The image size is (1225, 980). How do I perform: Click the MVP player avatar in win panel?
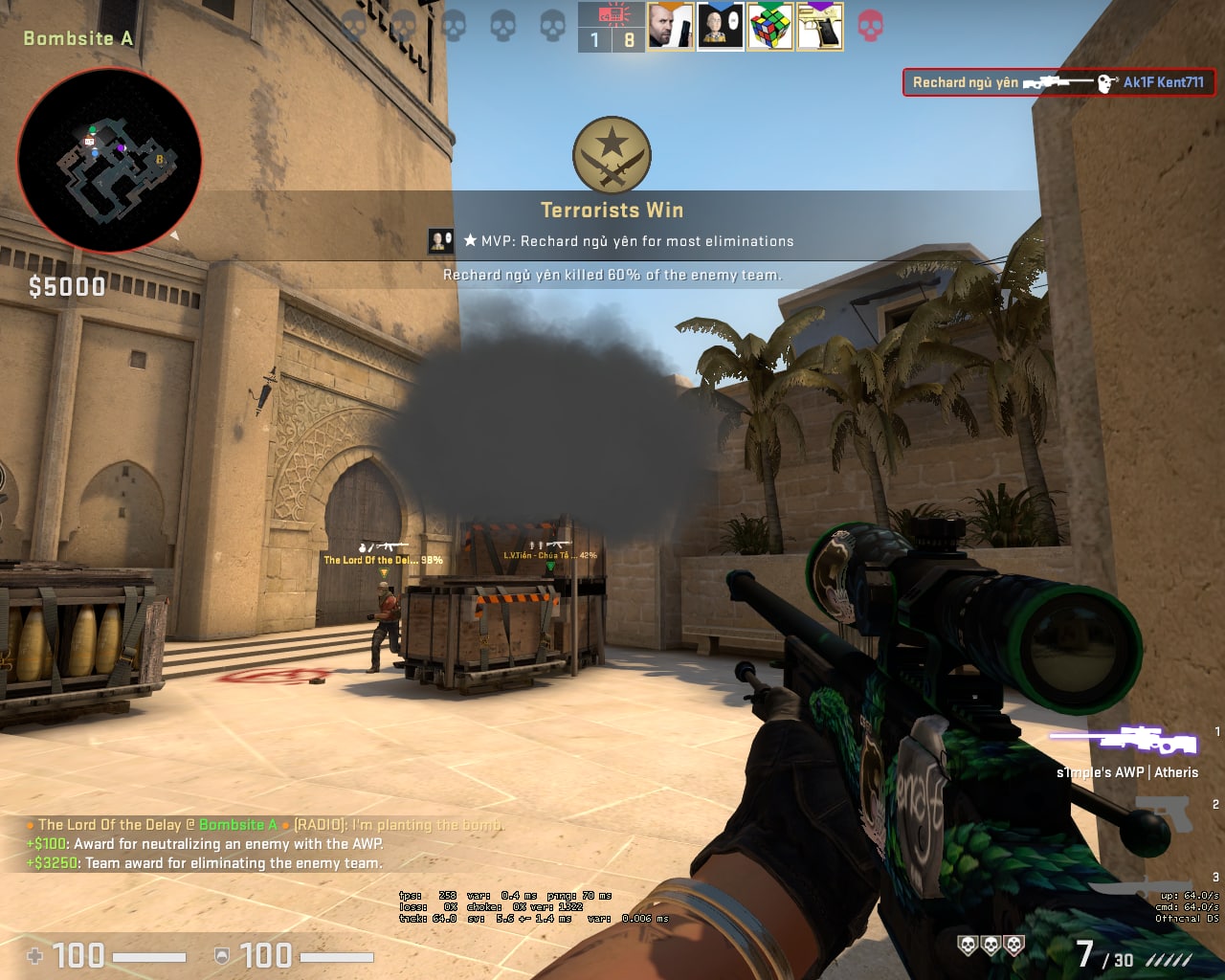[x=440, y=241]
